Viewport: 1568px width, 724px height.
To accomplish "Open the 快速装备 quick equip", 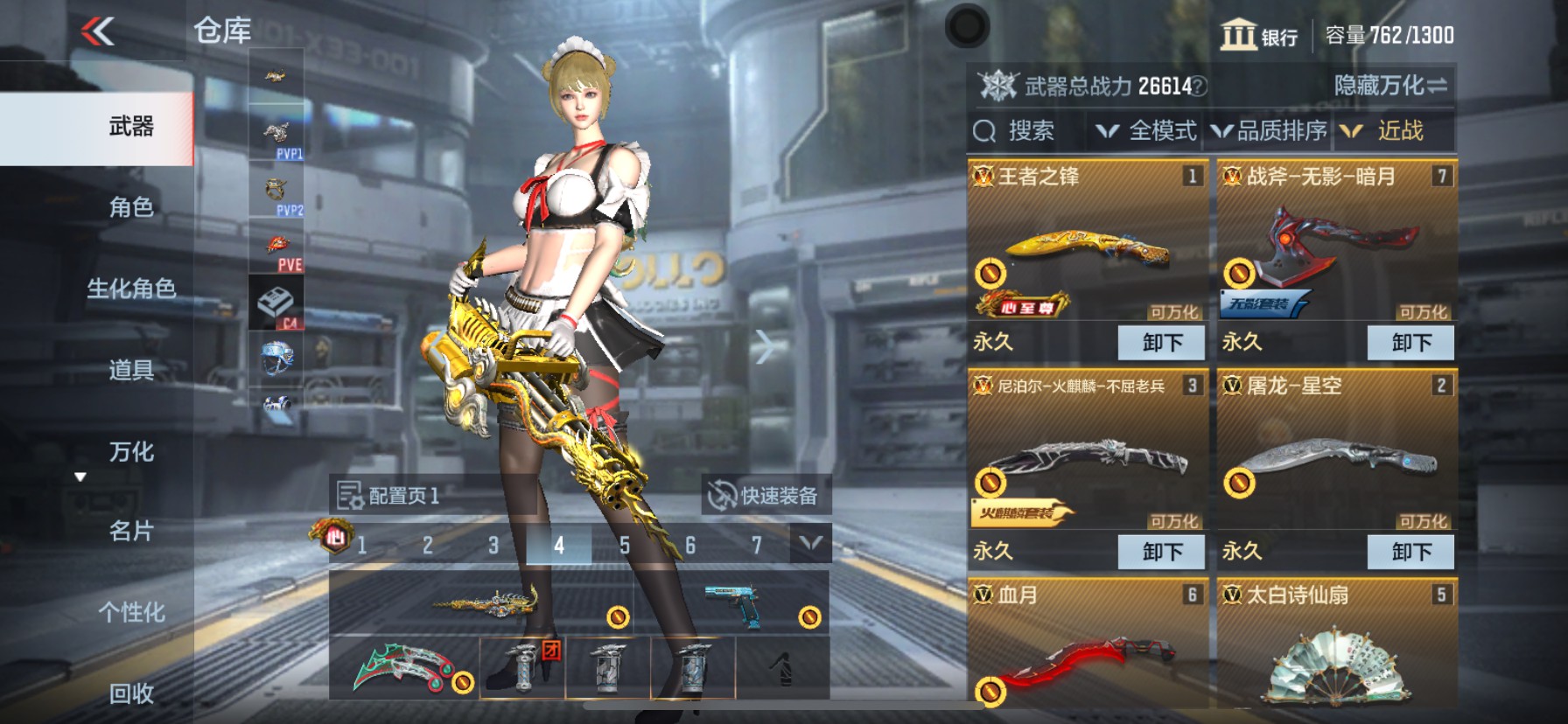I will pos(763,496).
